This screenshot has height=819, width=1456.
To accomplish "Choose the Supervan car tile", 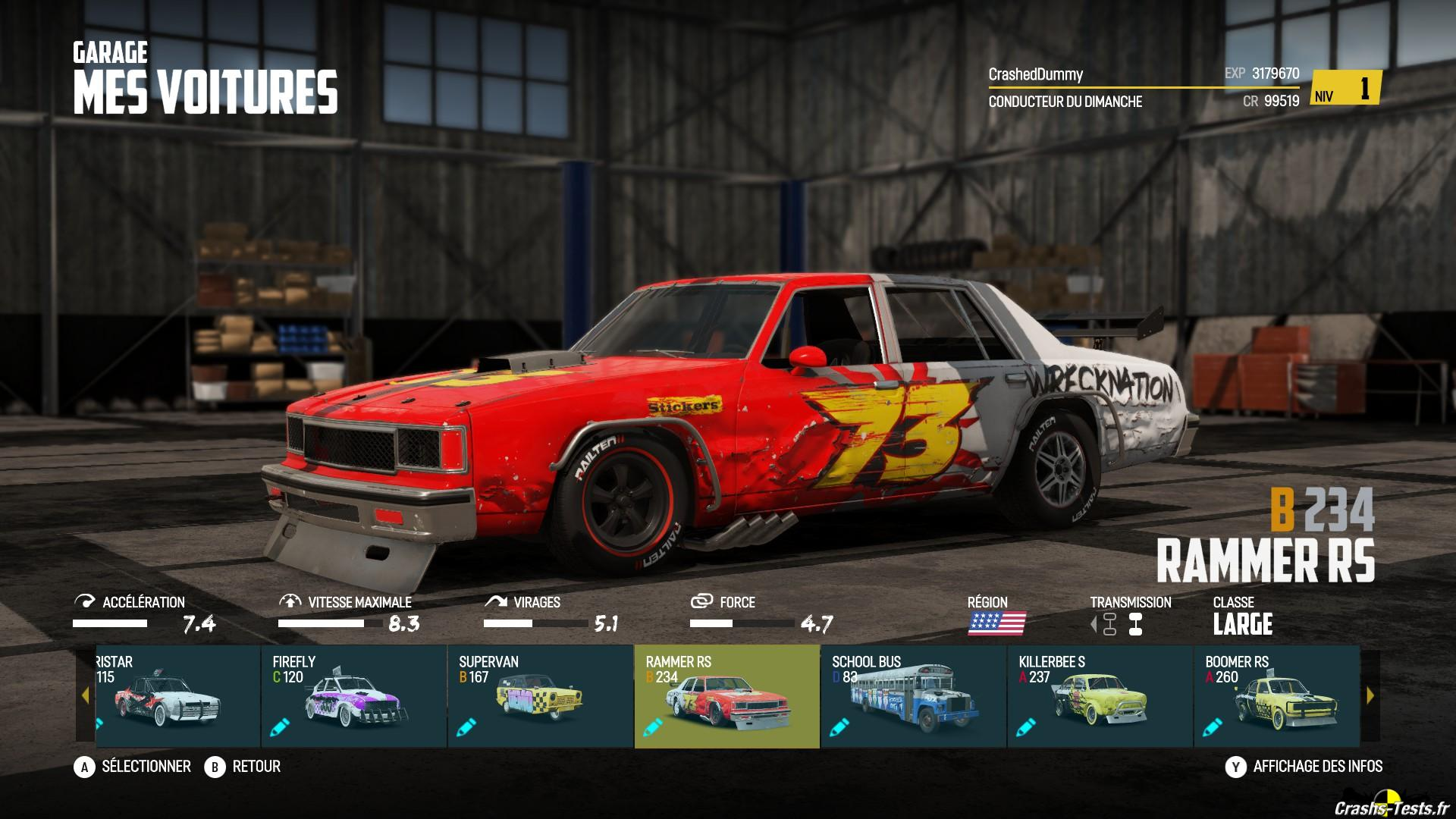I will [x=540, y=696].
